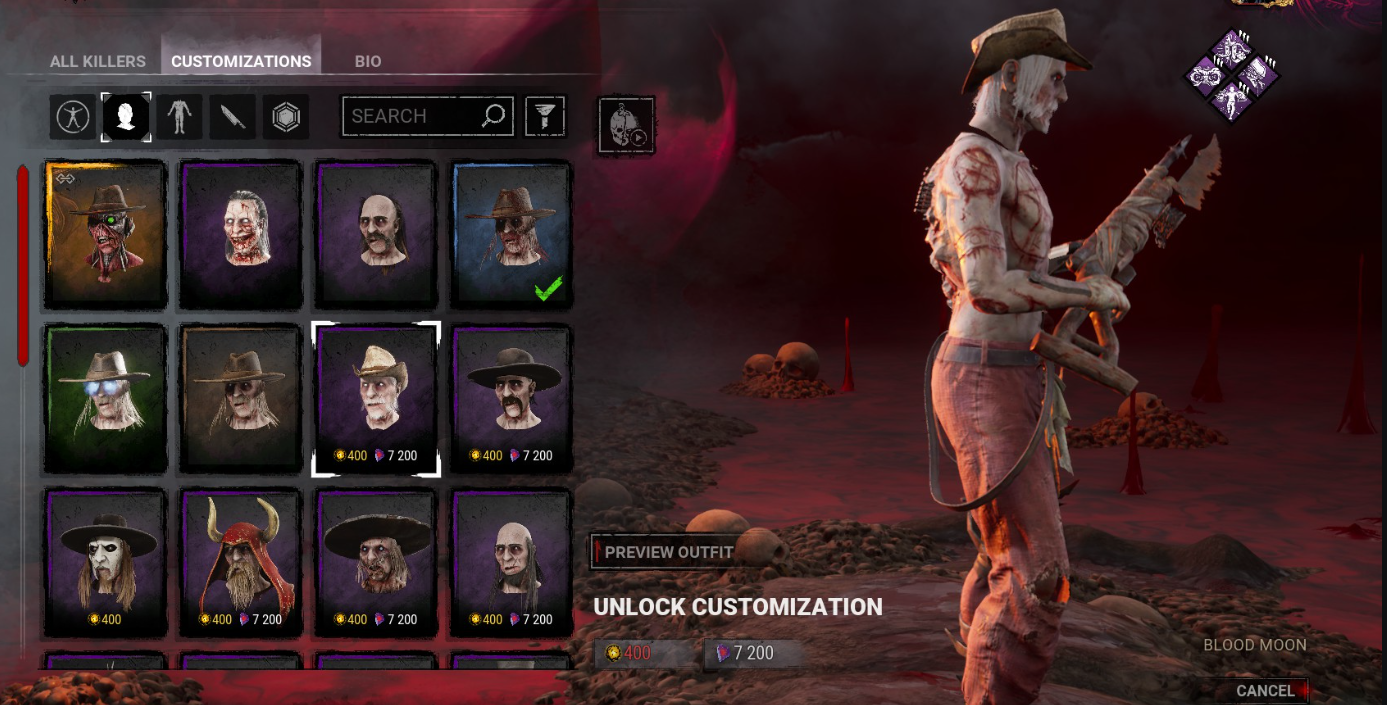Click the Preview Outfit button
Image resolution: width=1387 pixels, height=705 pixels.
point(664,552)
